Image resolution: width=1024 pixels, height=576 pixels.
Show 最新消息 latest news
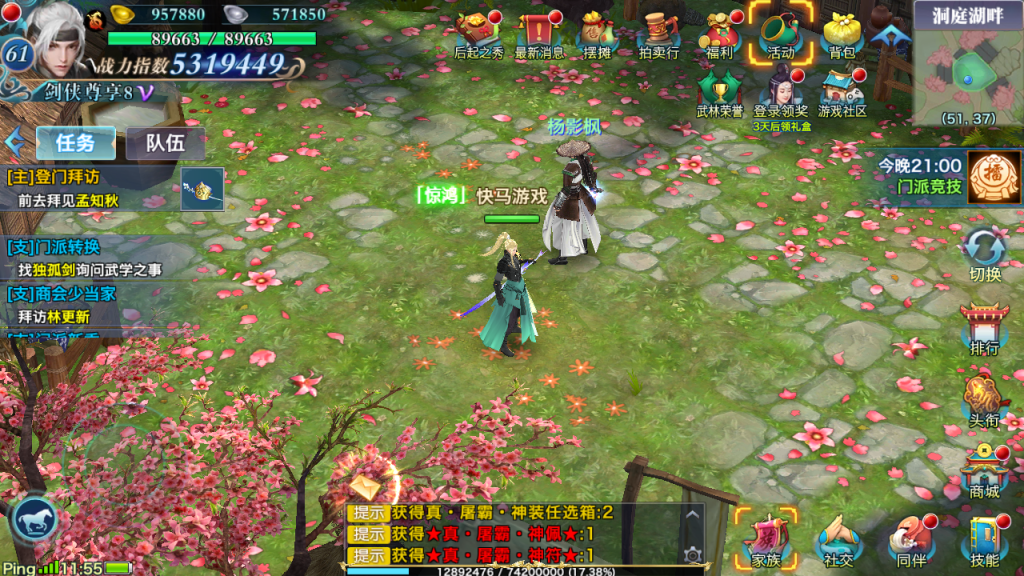coord(539,33)
